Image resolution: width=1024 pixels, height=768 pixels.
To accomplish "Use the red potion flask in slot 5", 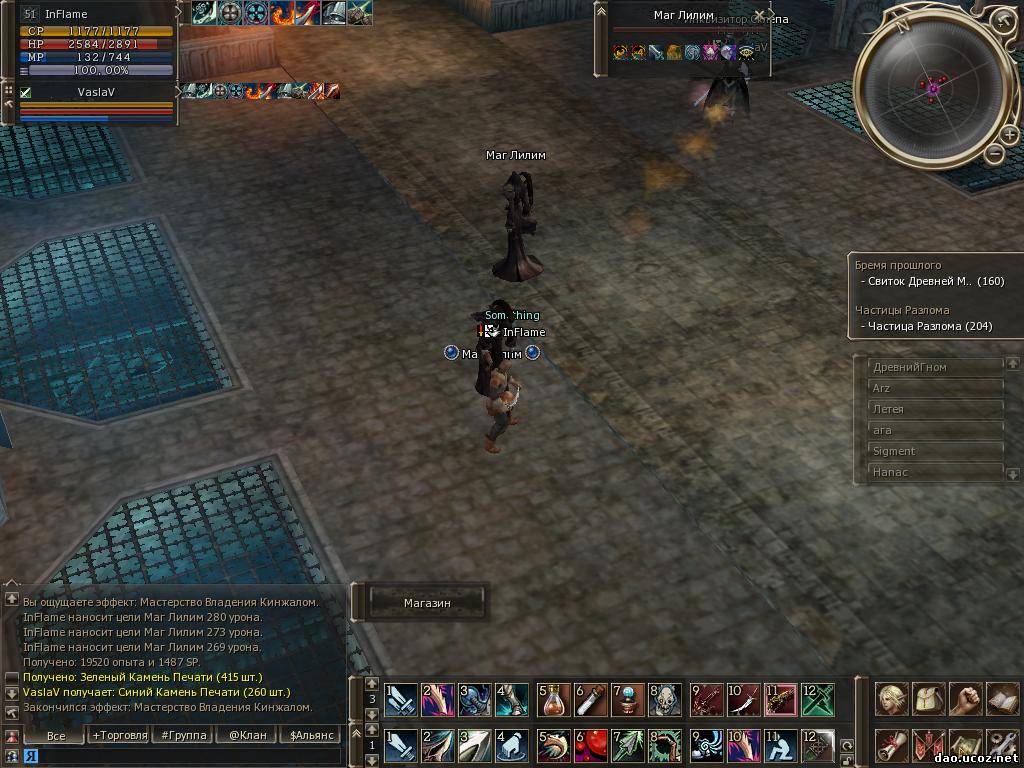I will (555, 699).
